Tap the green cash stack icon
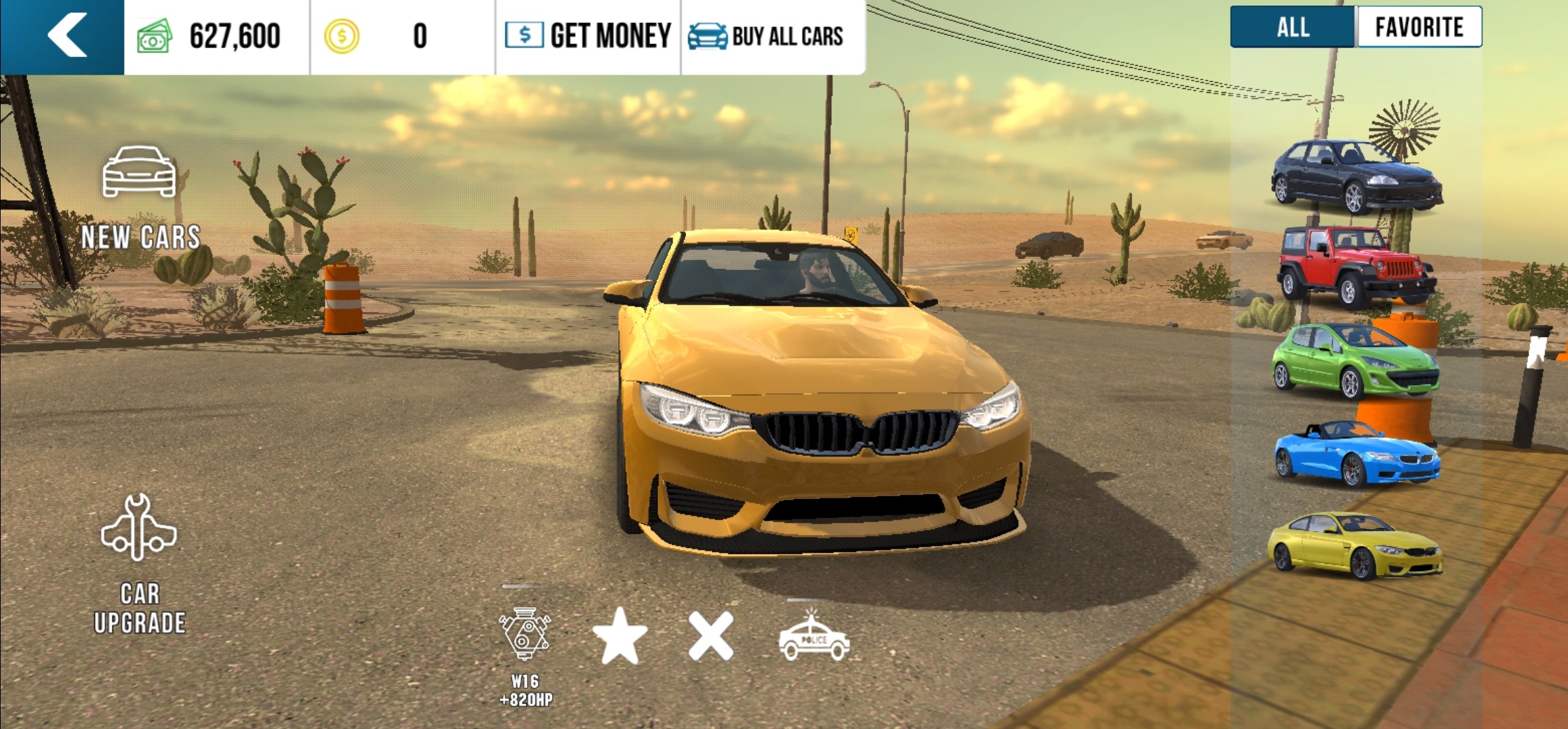 155,36
